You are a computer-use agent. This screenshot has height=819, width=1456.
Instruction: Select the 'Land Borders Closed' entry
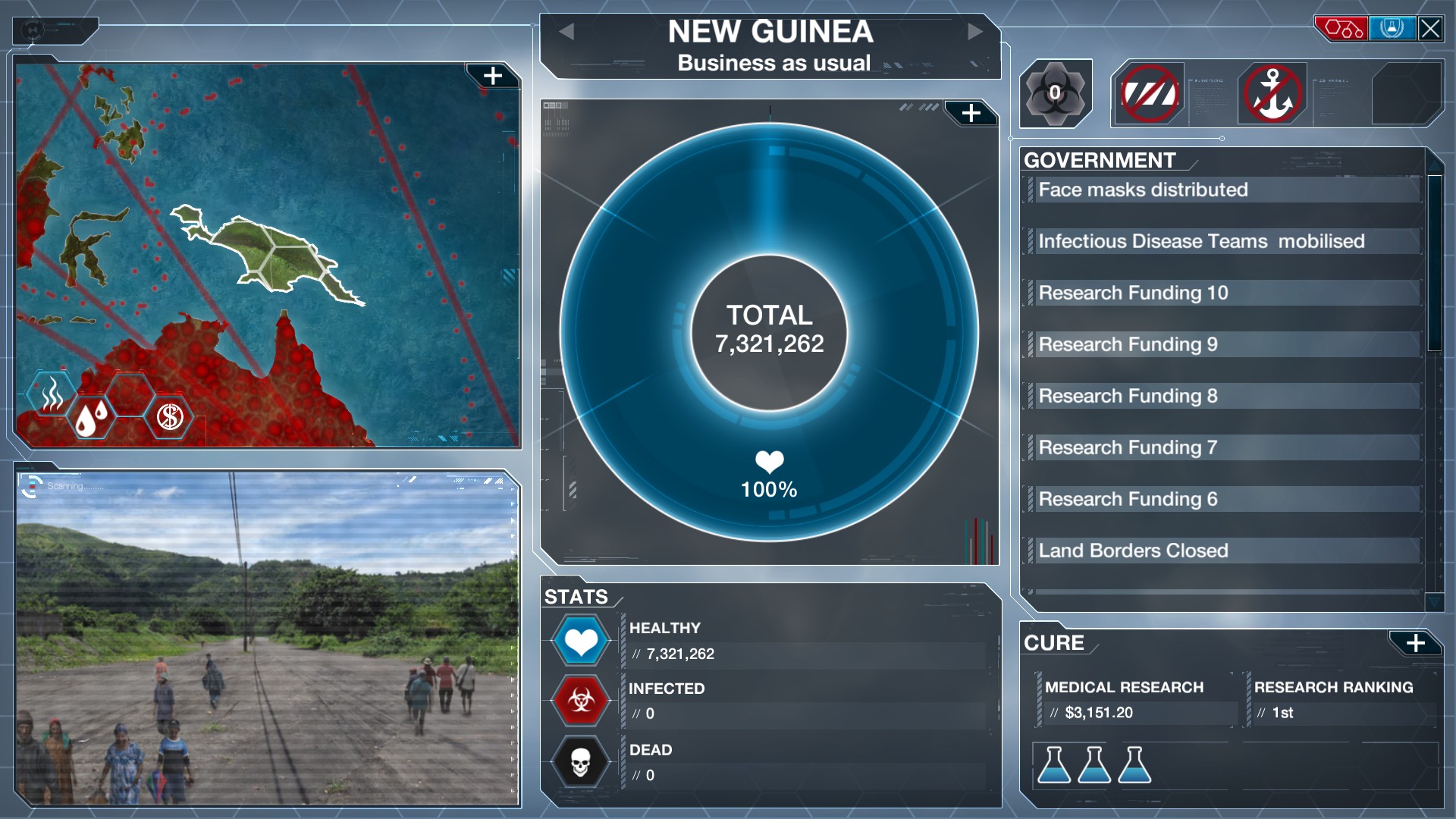1221,551
